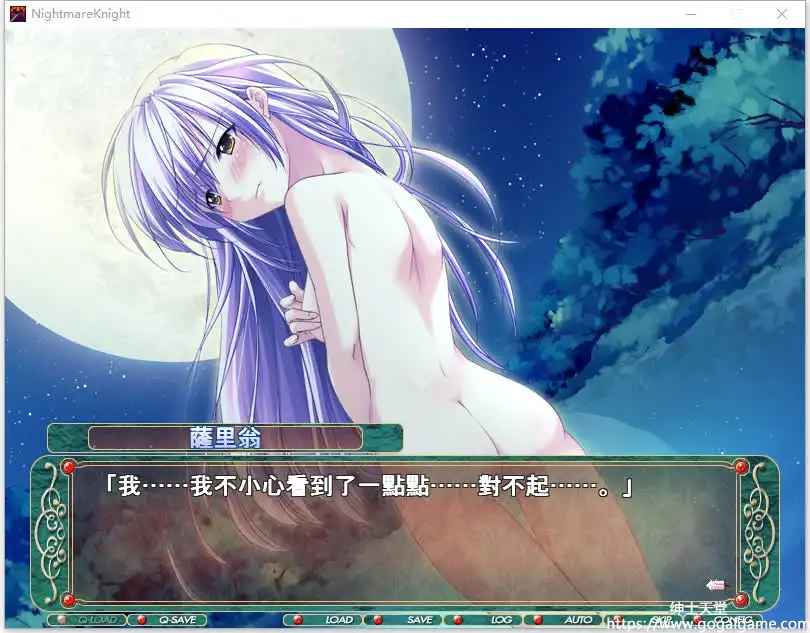Toggle AUTO text advance

click(x=578, y=620)
